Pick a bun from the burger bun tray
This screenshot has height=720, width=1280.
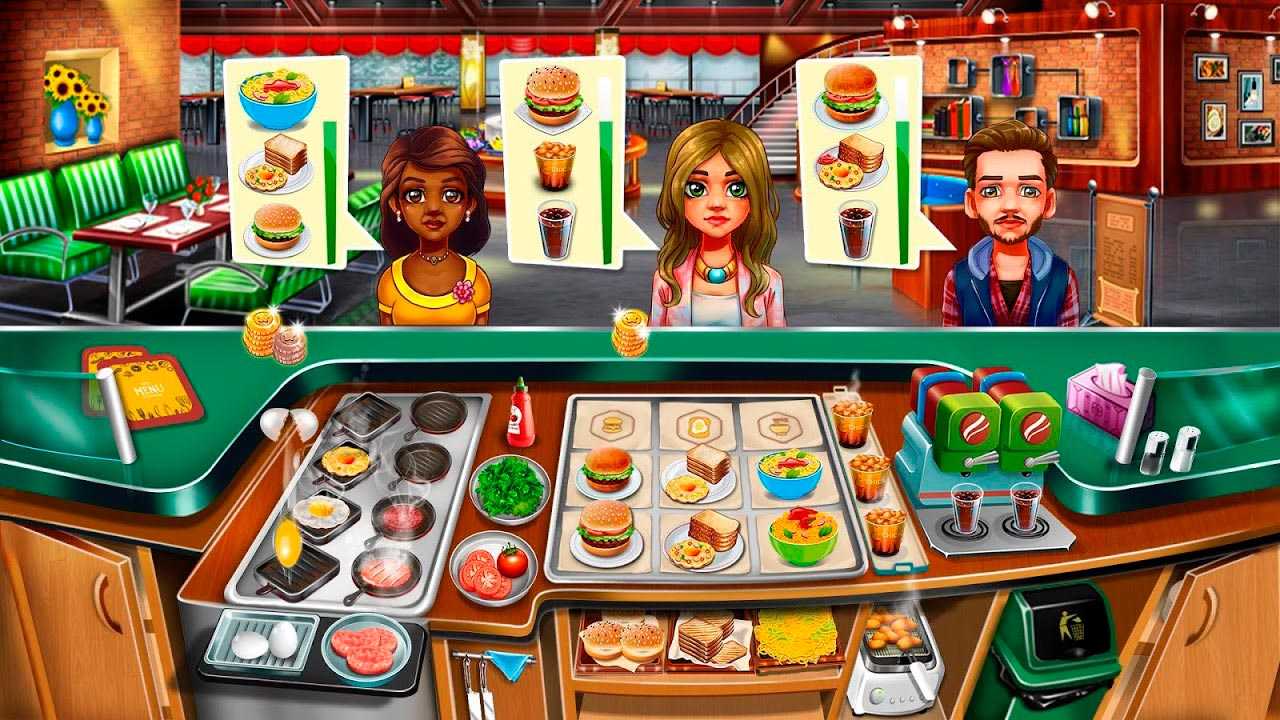click(622, 639)
